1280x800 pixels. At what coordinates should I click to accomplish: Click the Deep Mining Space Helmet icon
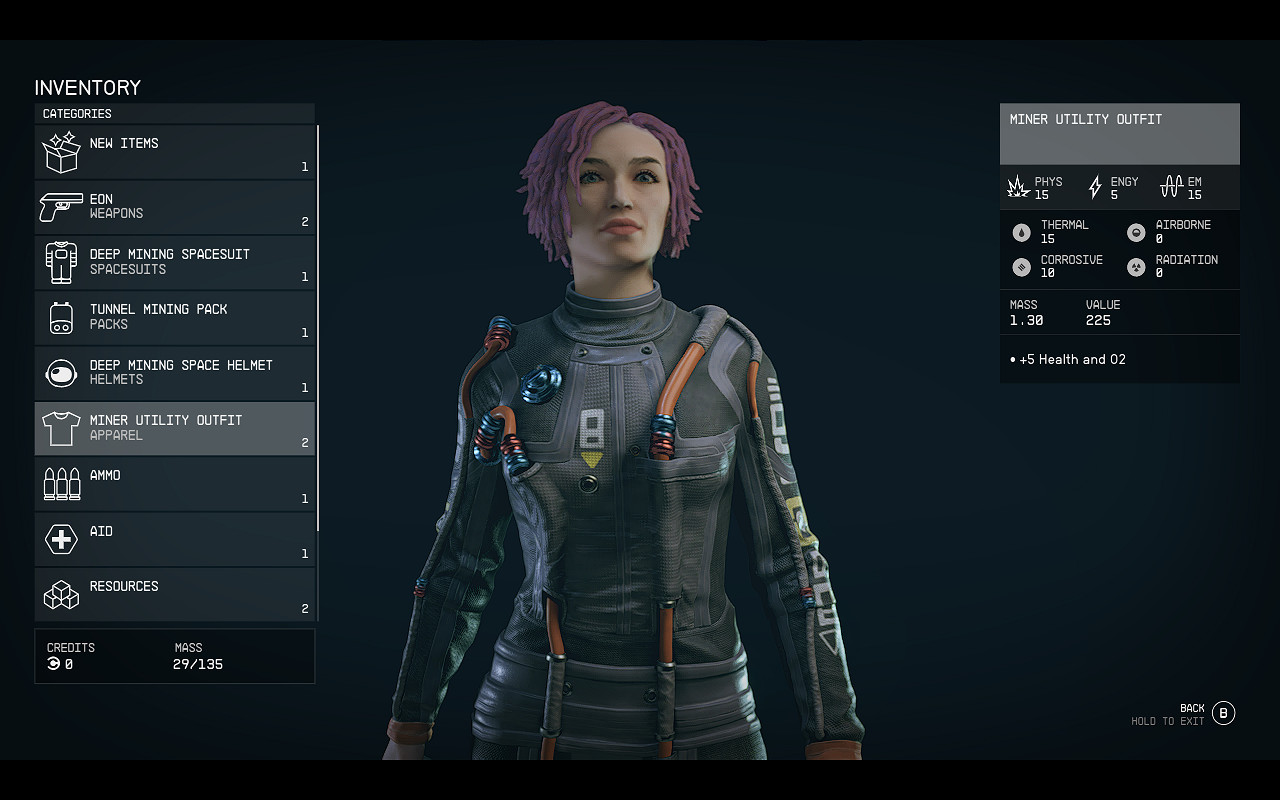coord(61,372)
